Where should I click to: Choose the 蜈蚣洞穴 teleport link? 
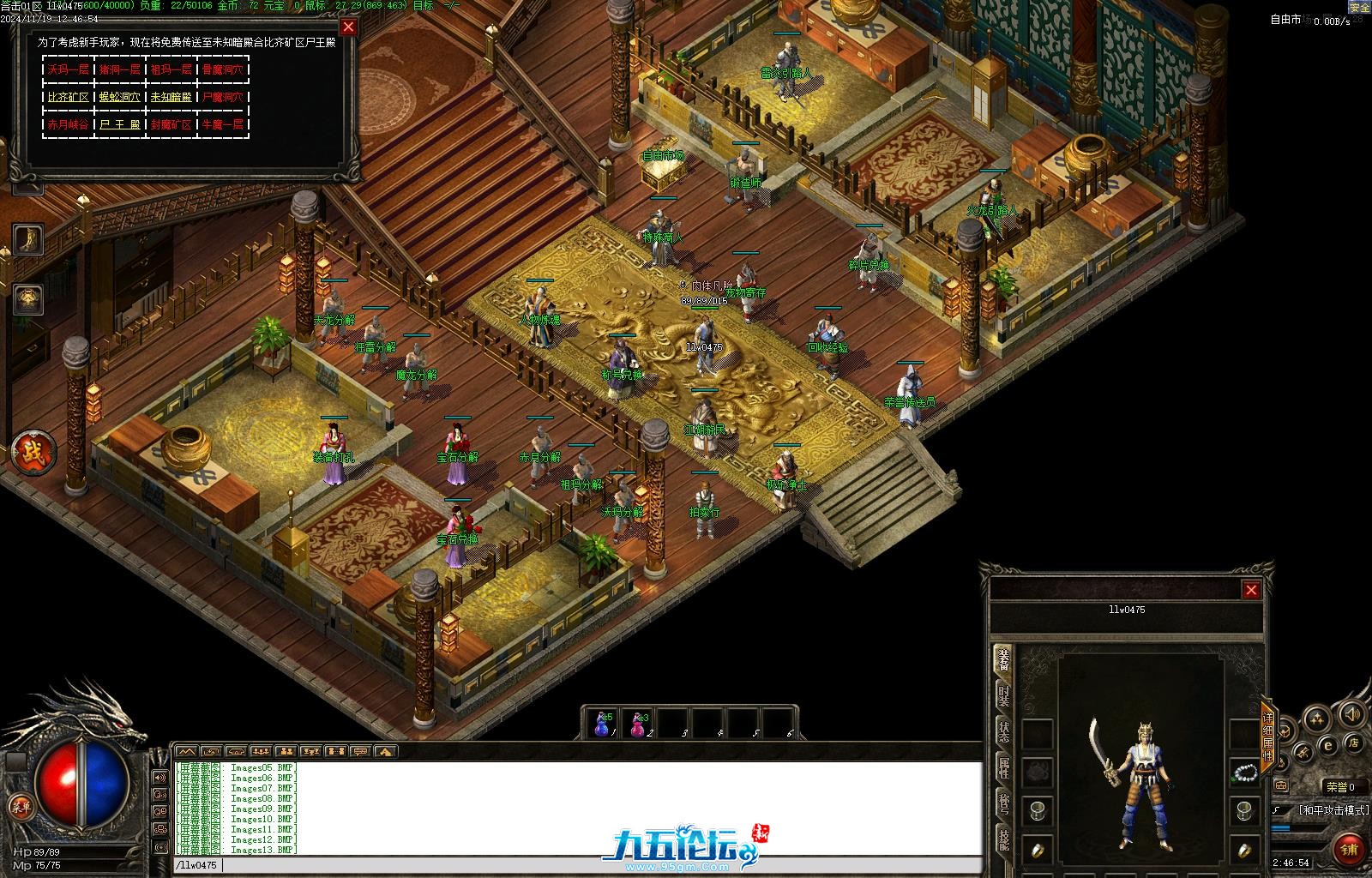pos(119,97)
